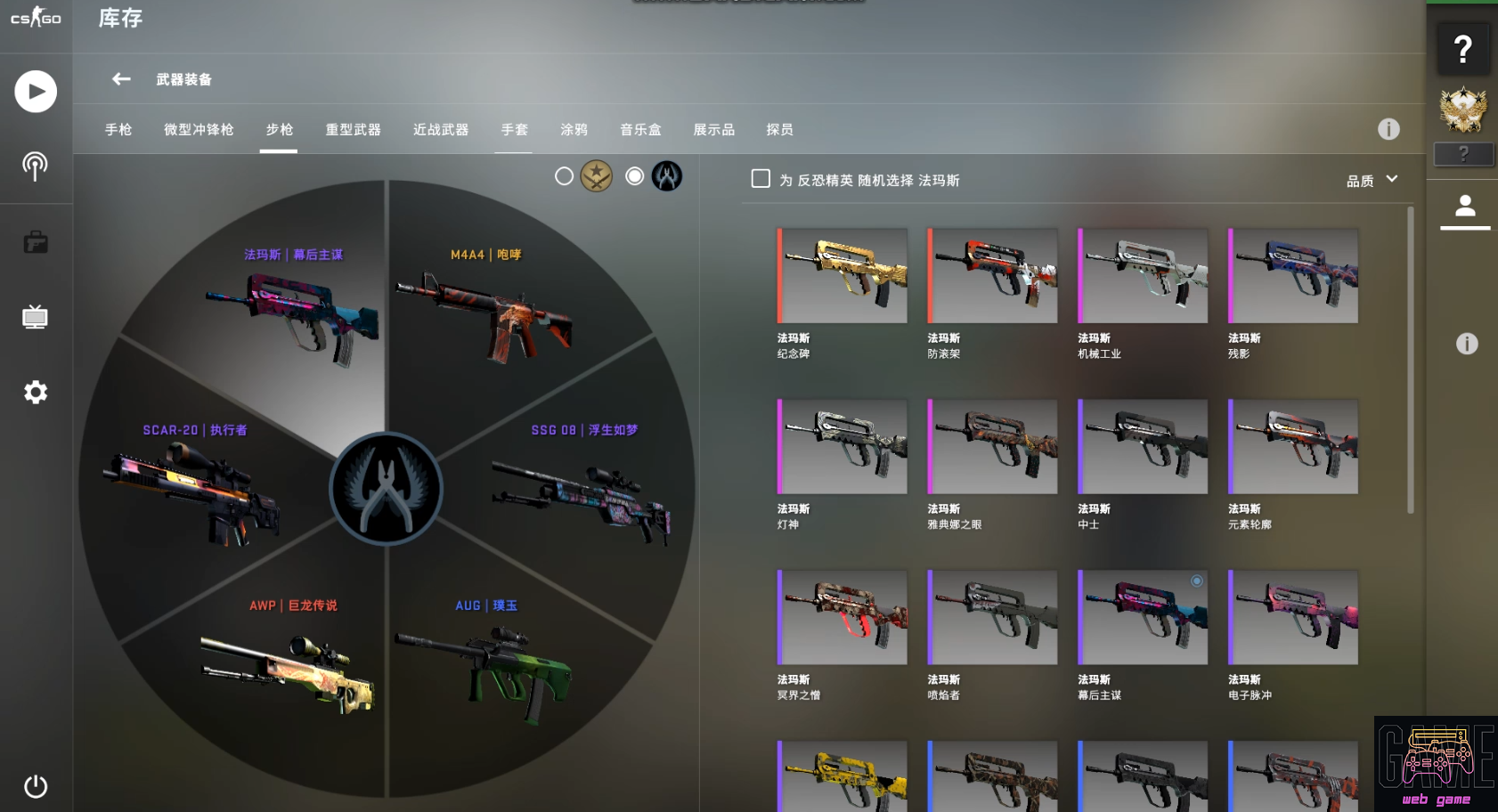
Task: Open the 品质 sort dropdown
Action: tap(1372, 181)
